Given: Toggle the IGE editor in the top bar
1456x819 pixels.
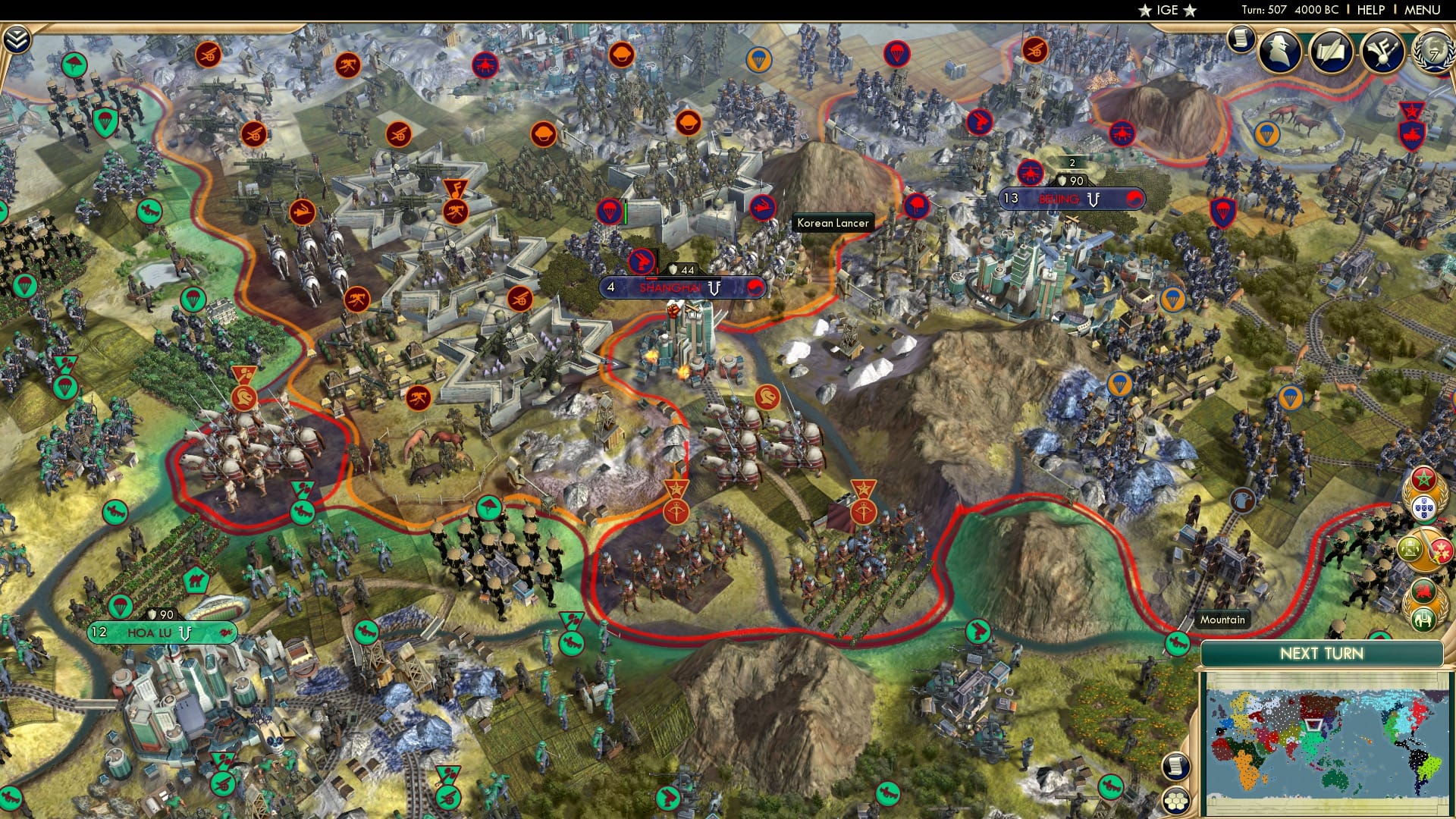Looking at the screenshot, I should (x=1169, y=11).
